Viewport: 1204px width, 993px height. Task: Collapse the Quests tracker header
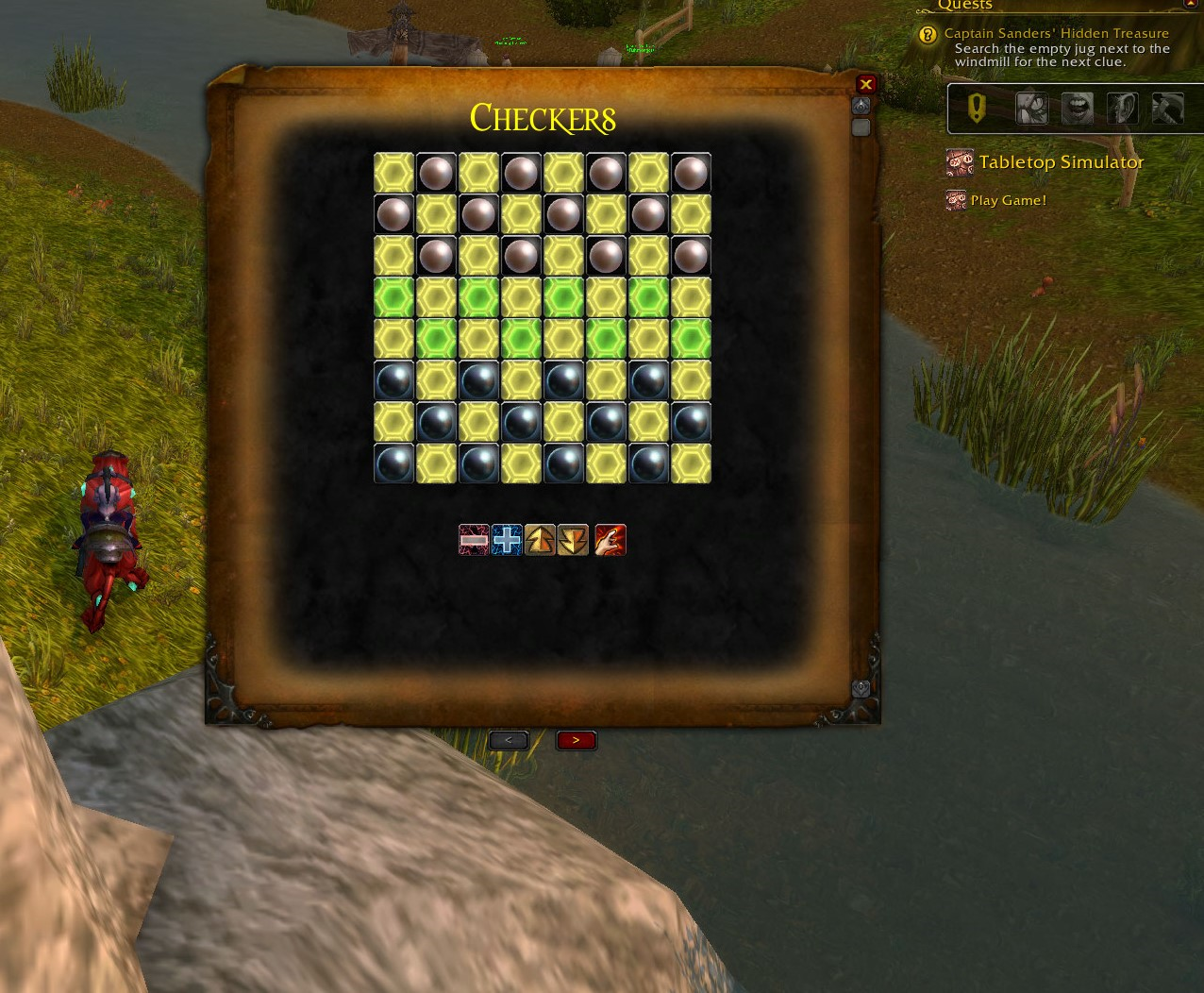[x=1189, y=5]
